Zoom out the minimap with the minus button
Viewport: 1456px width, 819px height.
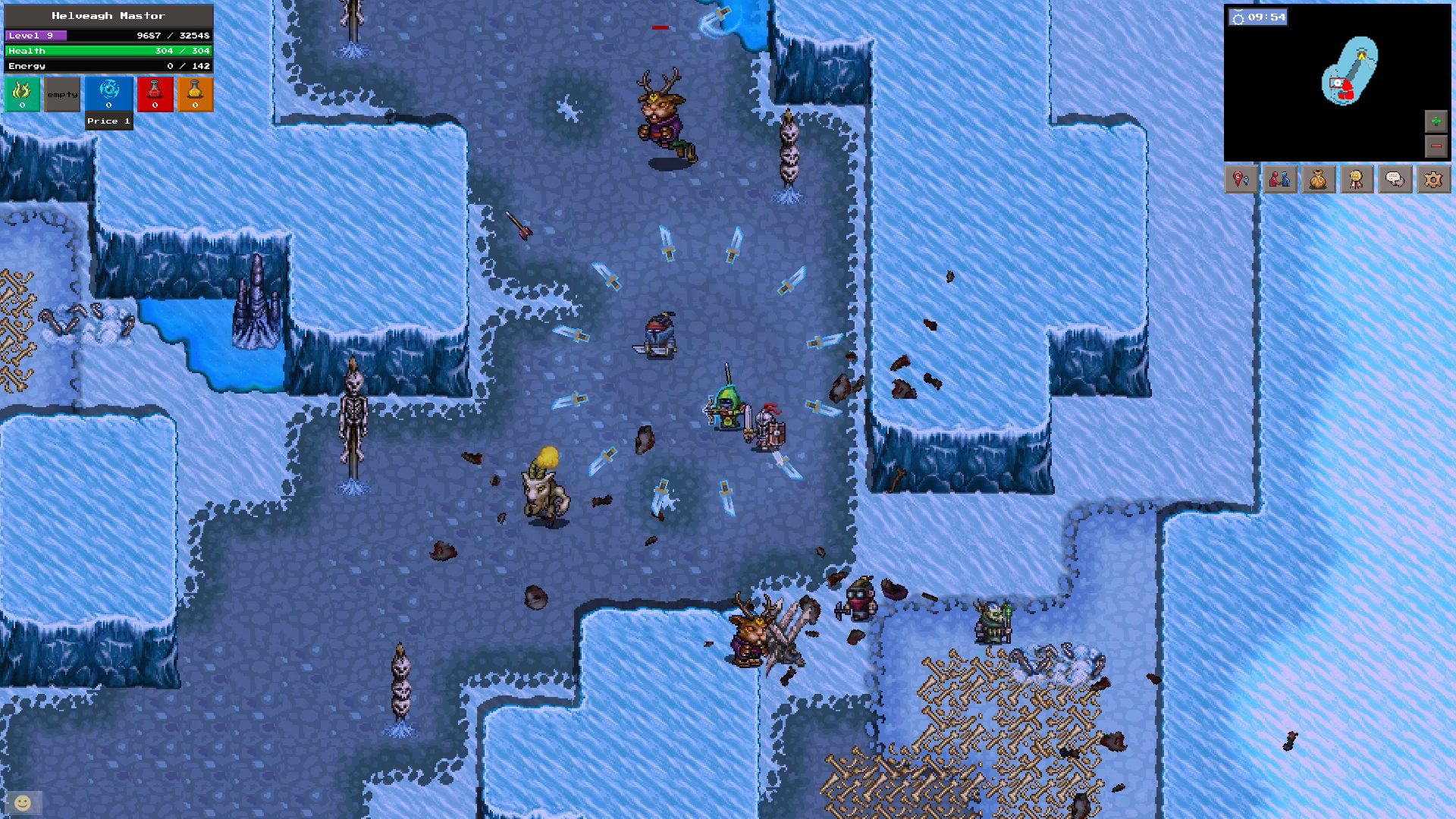point(1436,146)
